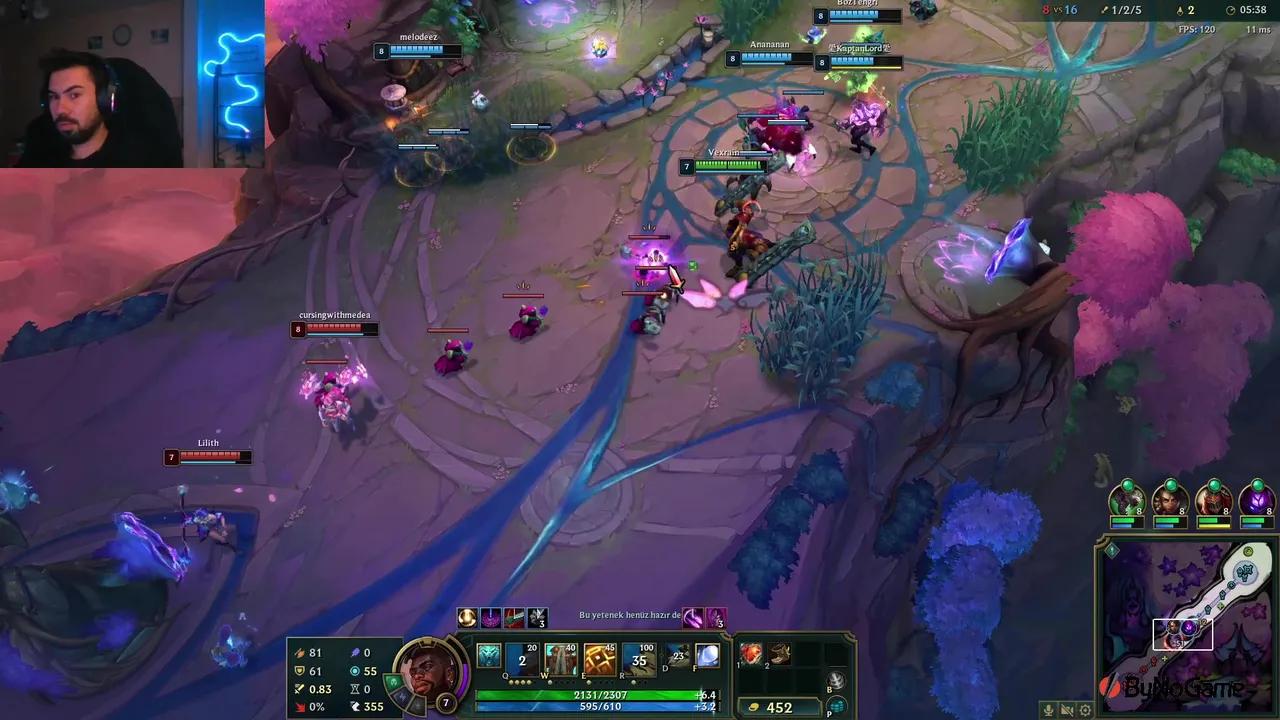The height and width of the screenshot is (720, 1280).
Task: Click the gold counter showing 452
Action: click(778, 706)
